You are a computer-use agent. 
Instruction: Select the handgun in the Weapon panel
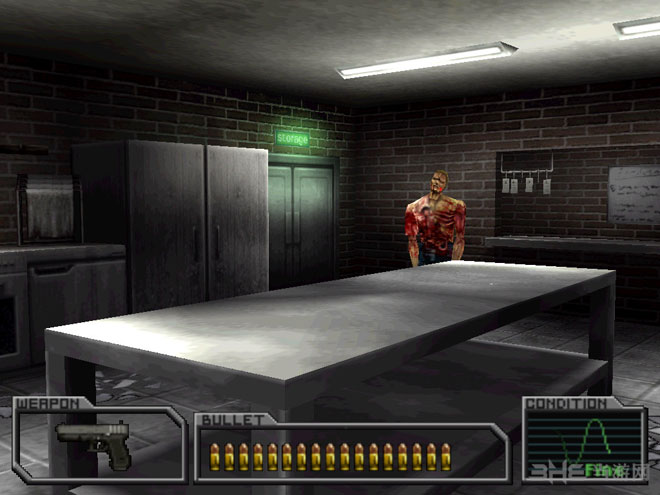[x=93, y=441]
